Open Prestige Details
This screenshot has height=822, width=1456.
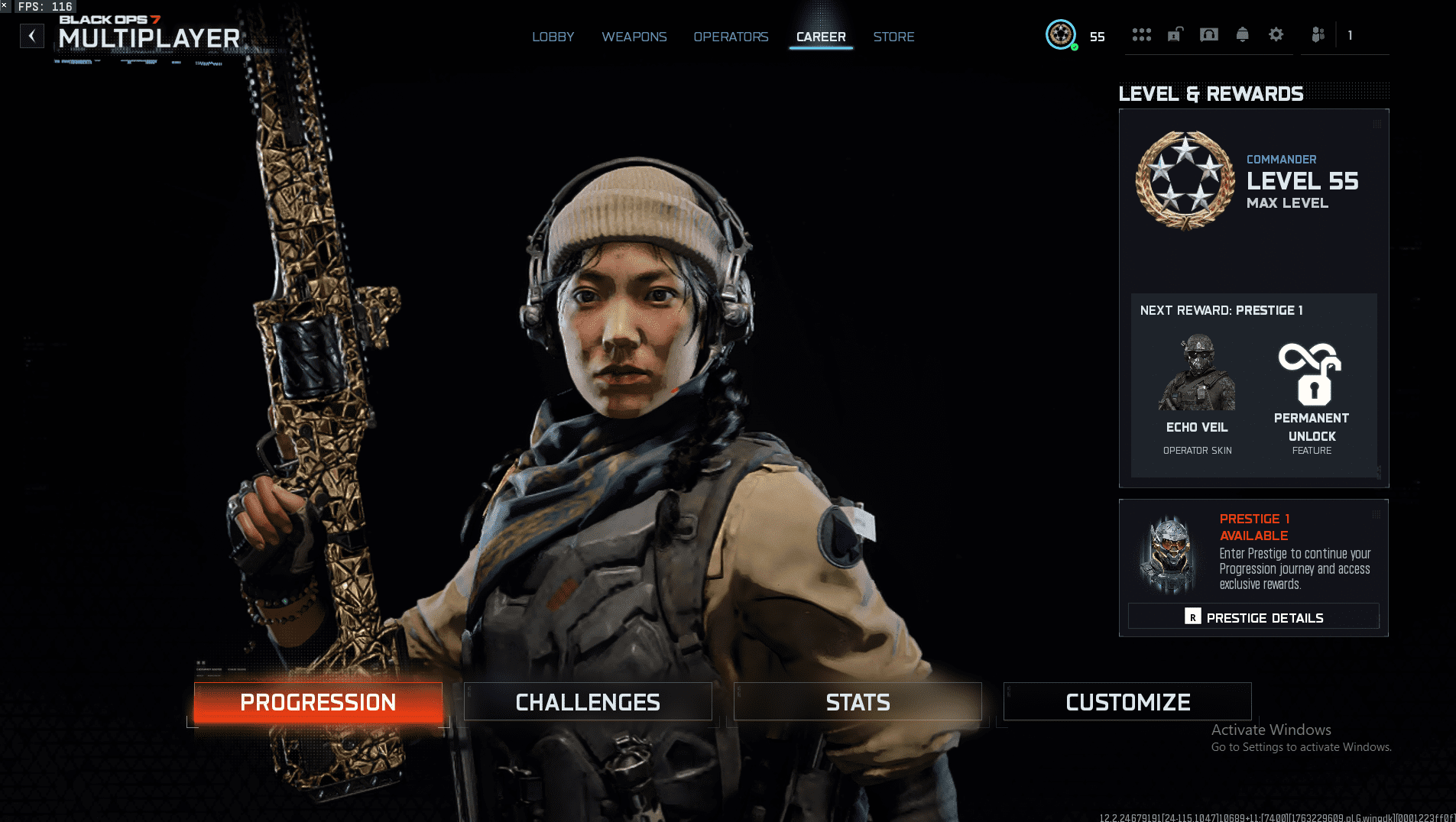[1253, 616]
